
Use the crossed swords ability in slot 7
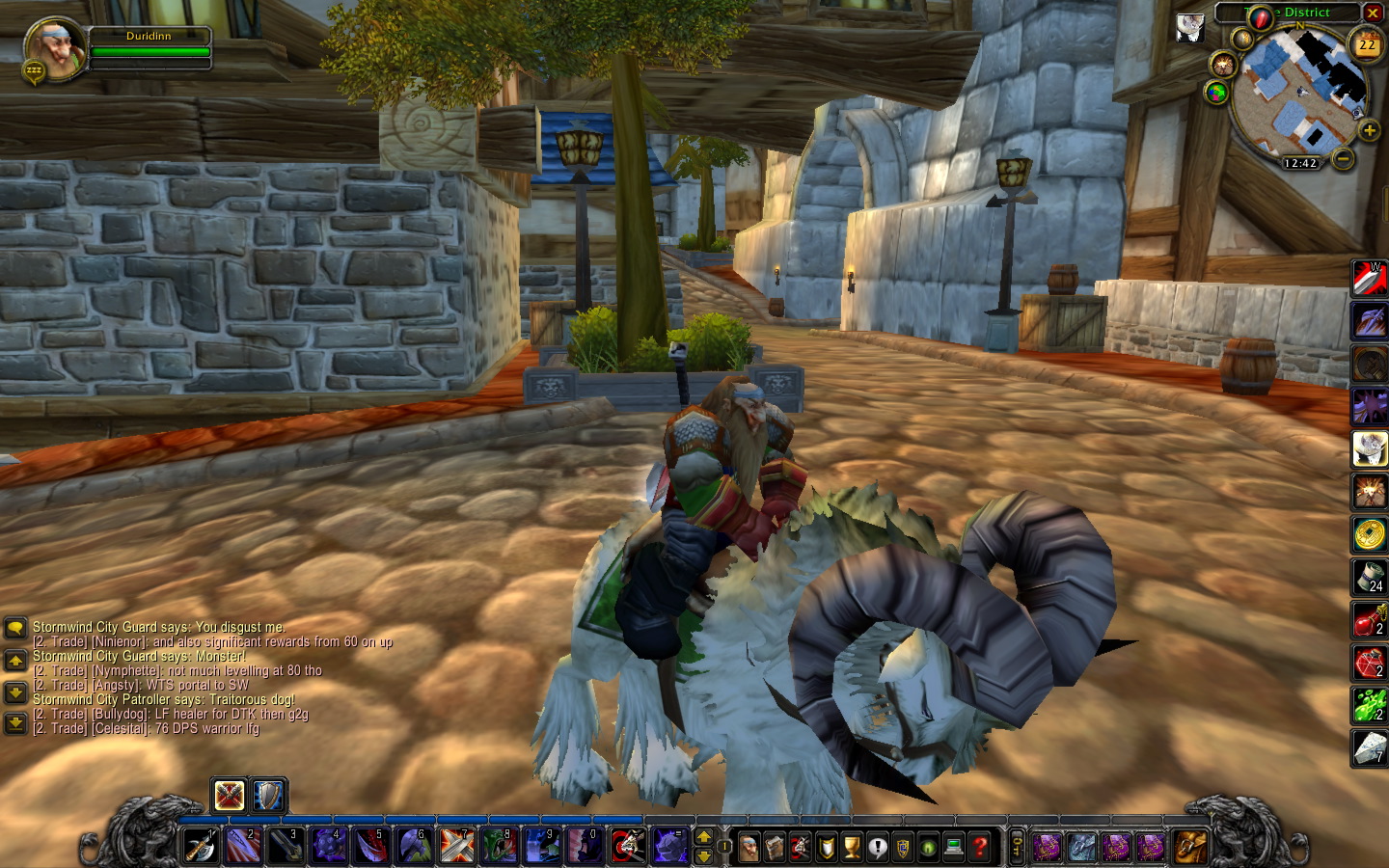point(457,847)
